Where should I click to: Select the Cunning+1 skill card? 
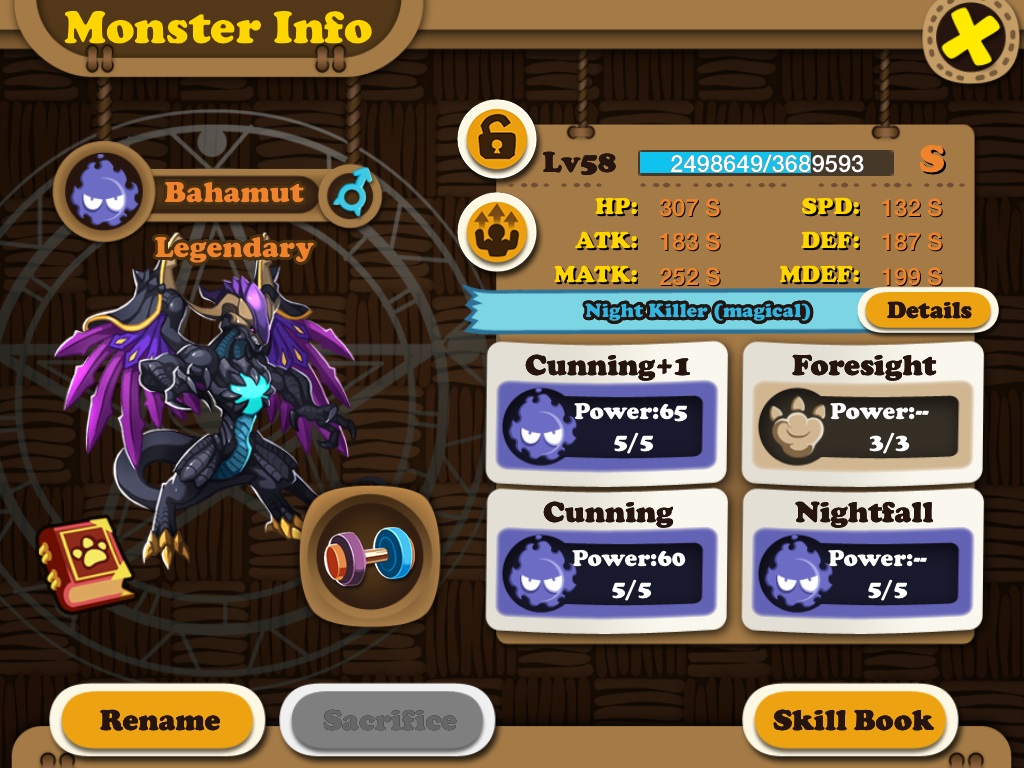tap(608, 412)
